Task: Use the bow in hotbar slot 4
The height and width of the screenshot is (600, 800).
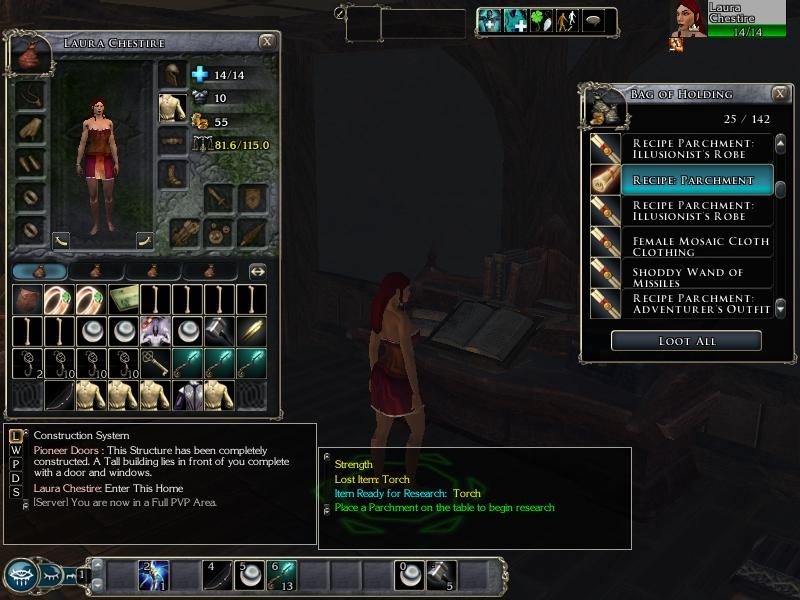Action: coord(218,575)
